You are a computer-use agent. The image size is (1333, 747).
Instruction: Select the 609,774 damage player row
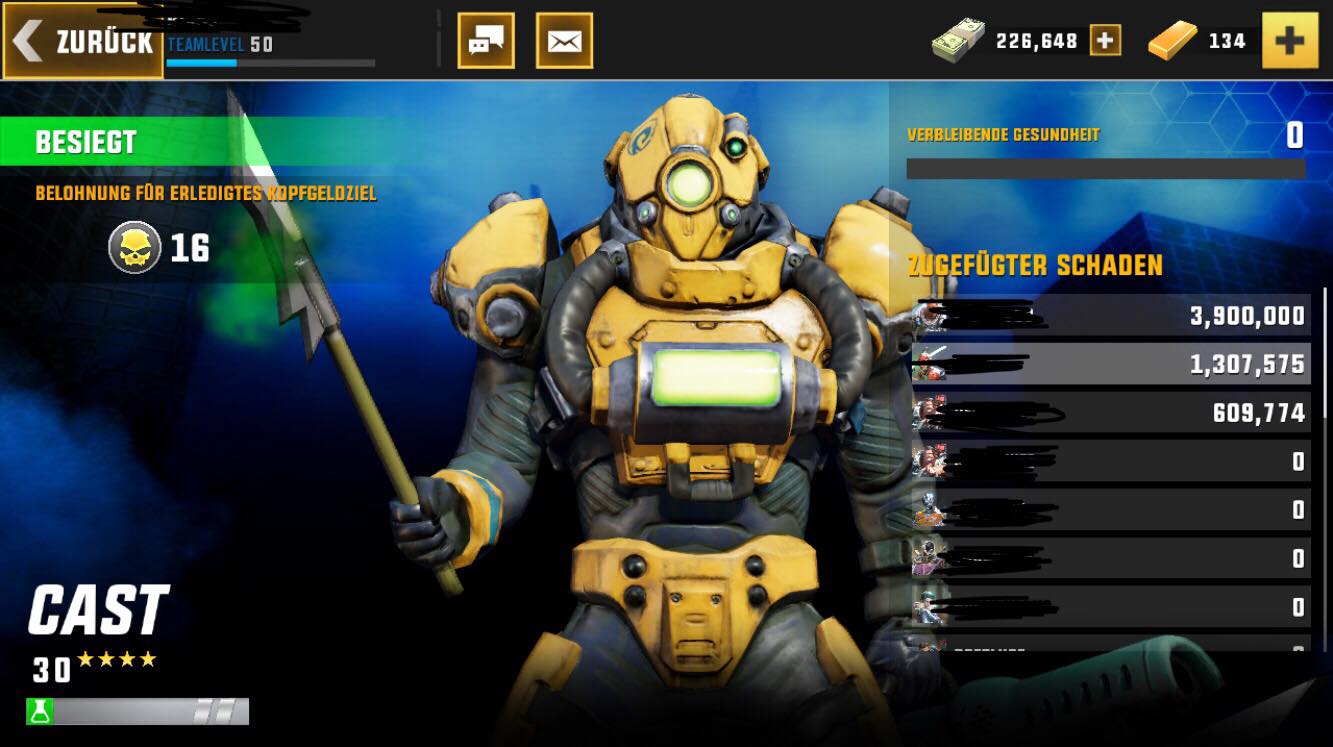pos(1110,412)
